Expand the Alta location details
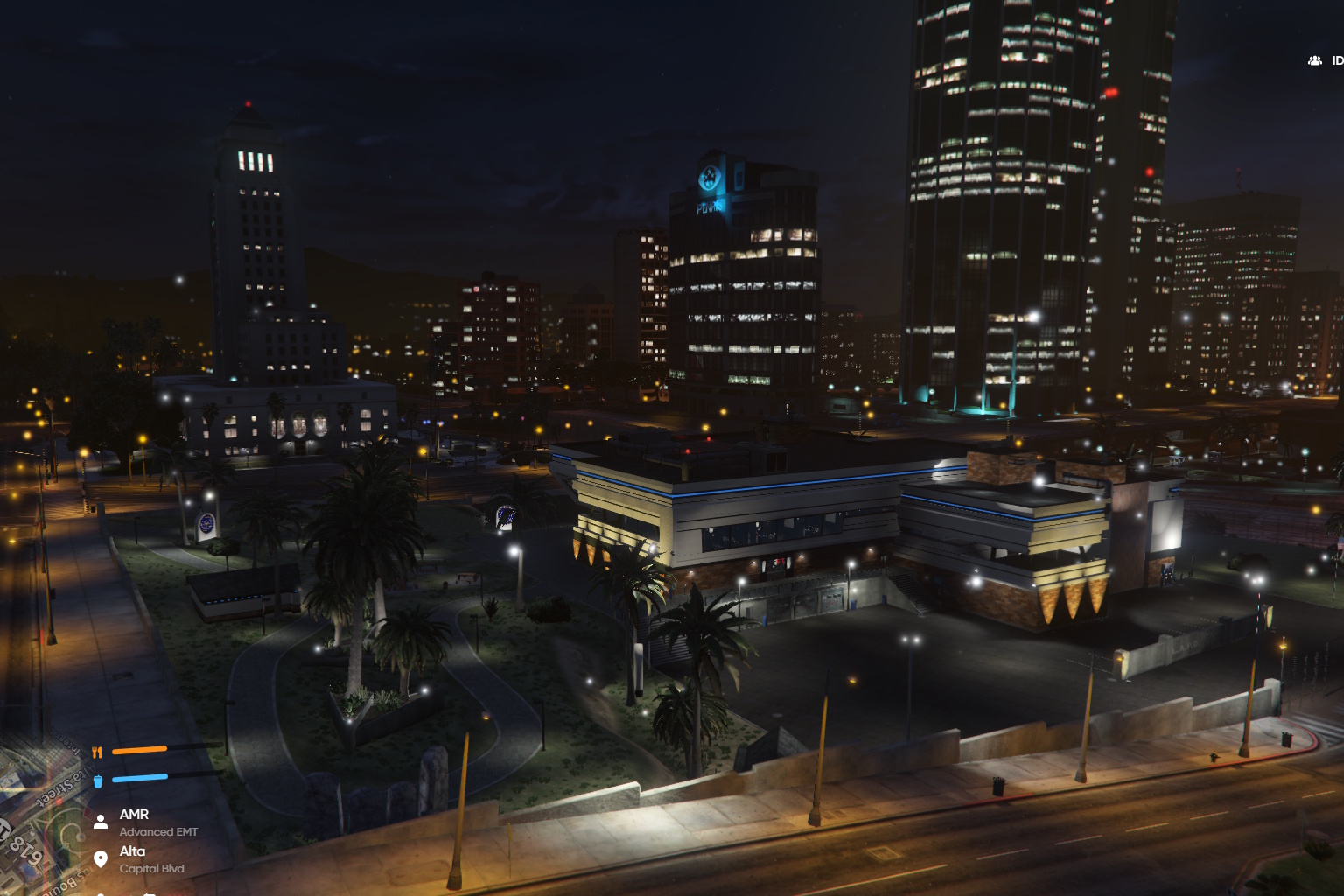 [134, 850]
